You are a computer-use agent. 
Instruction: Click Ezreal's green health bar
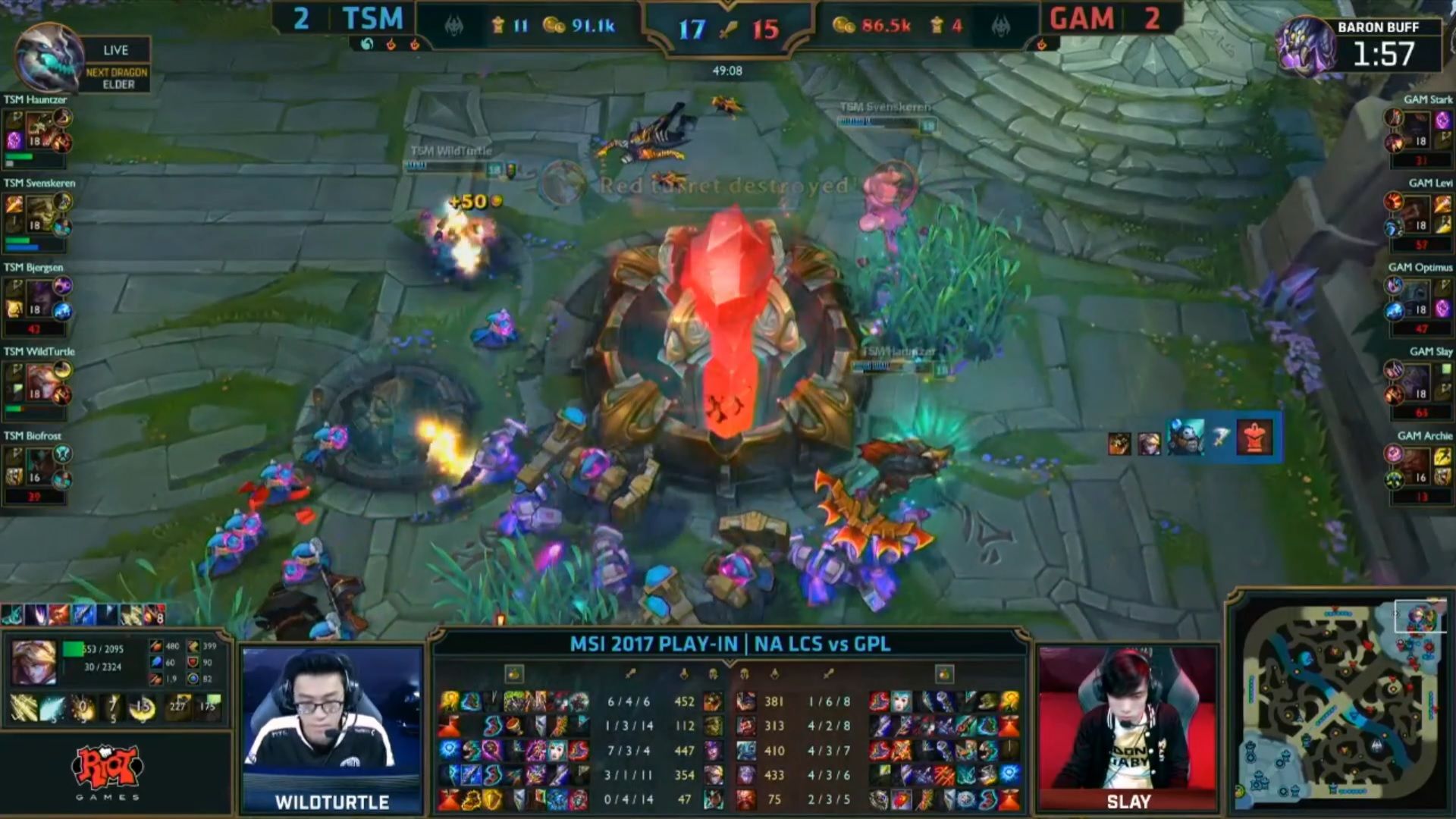tap(72, 648)
